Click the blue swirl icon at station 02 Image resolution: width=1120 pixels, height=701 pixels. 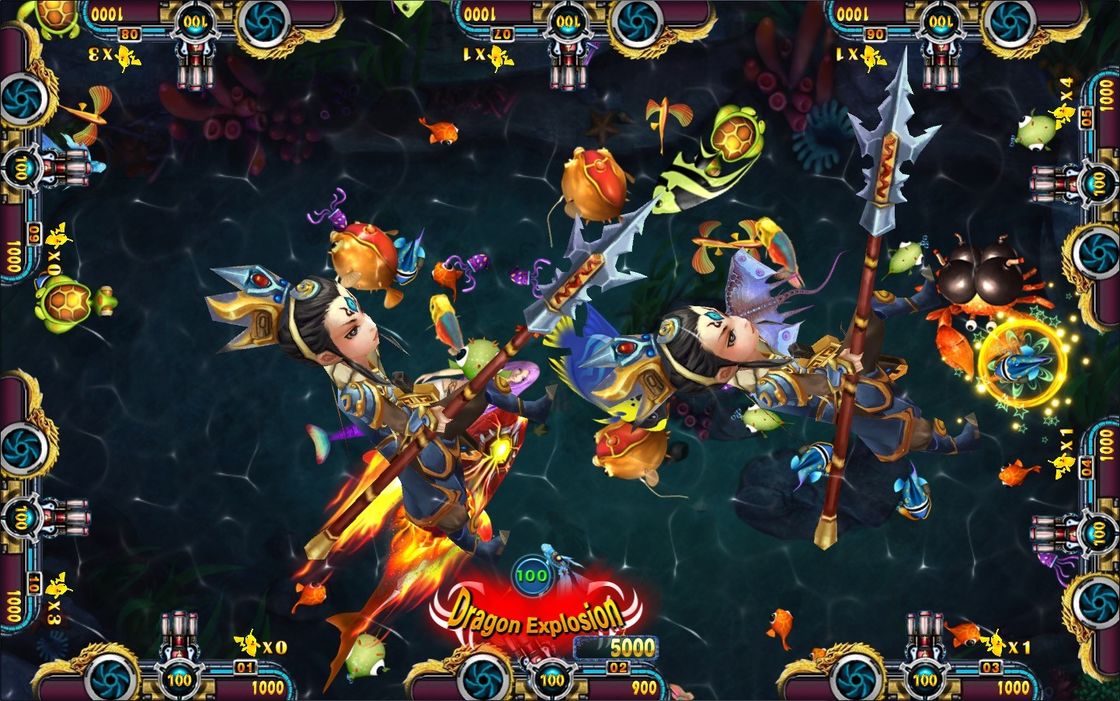tap(483, 679)
